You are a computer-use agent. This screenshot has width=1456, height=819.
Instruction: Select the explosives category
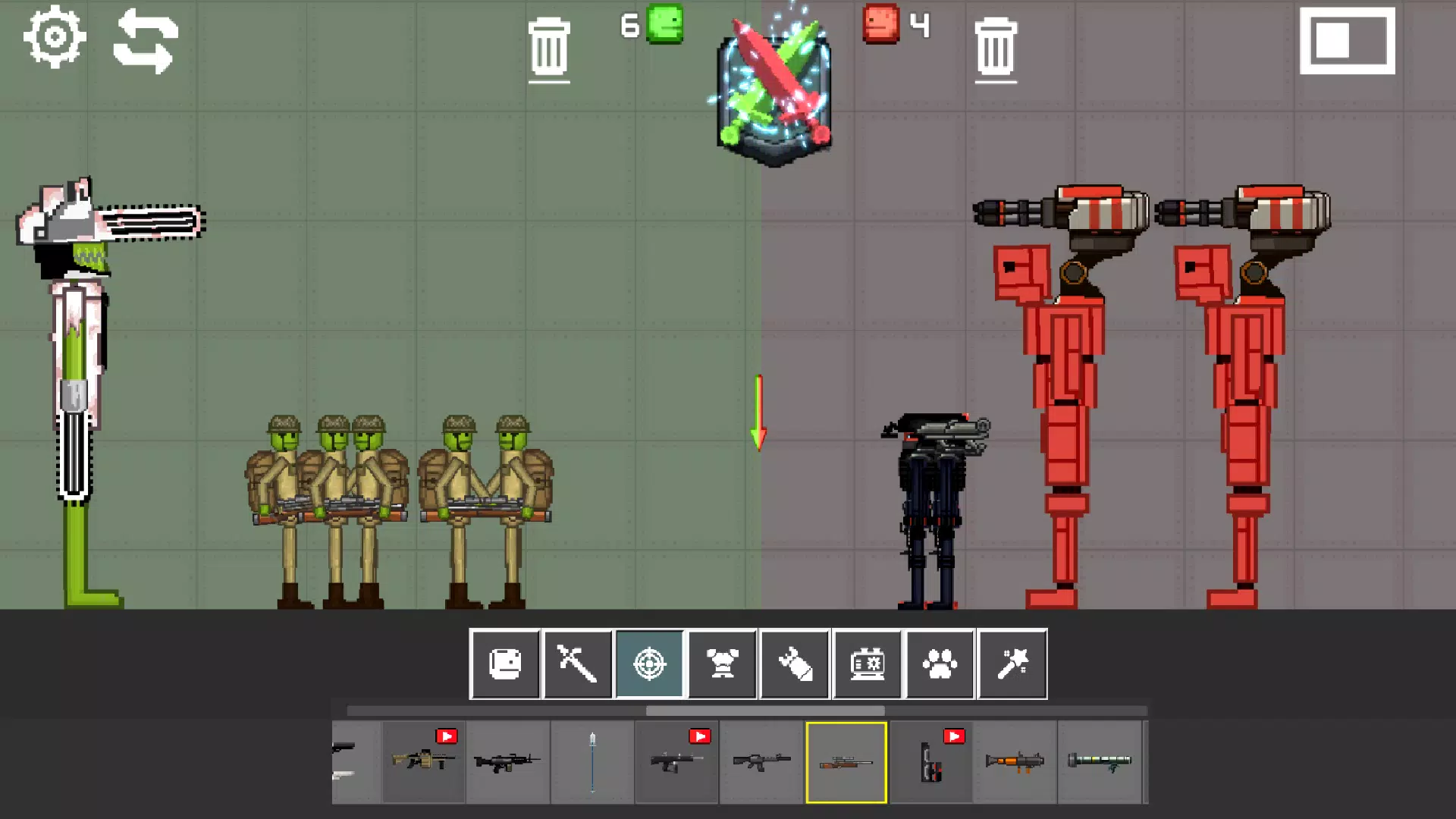(795, 664)
